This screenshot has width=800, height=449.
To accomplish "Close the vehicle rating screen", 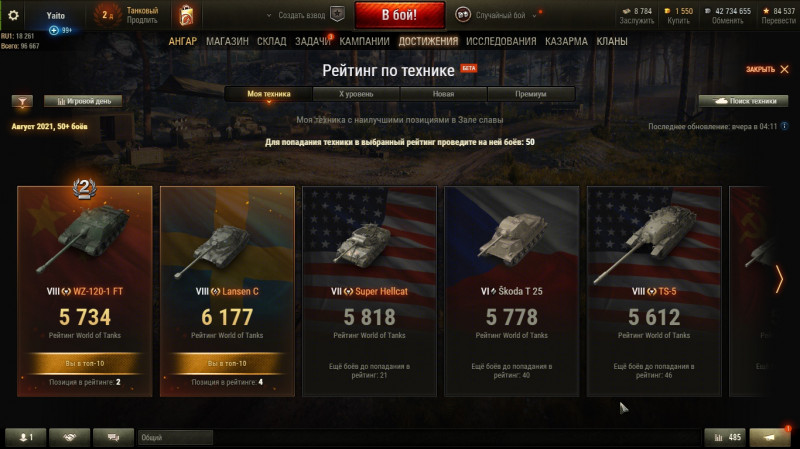I will point(767,69).
